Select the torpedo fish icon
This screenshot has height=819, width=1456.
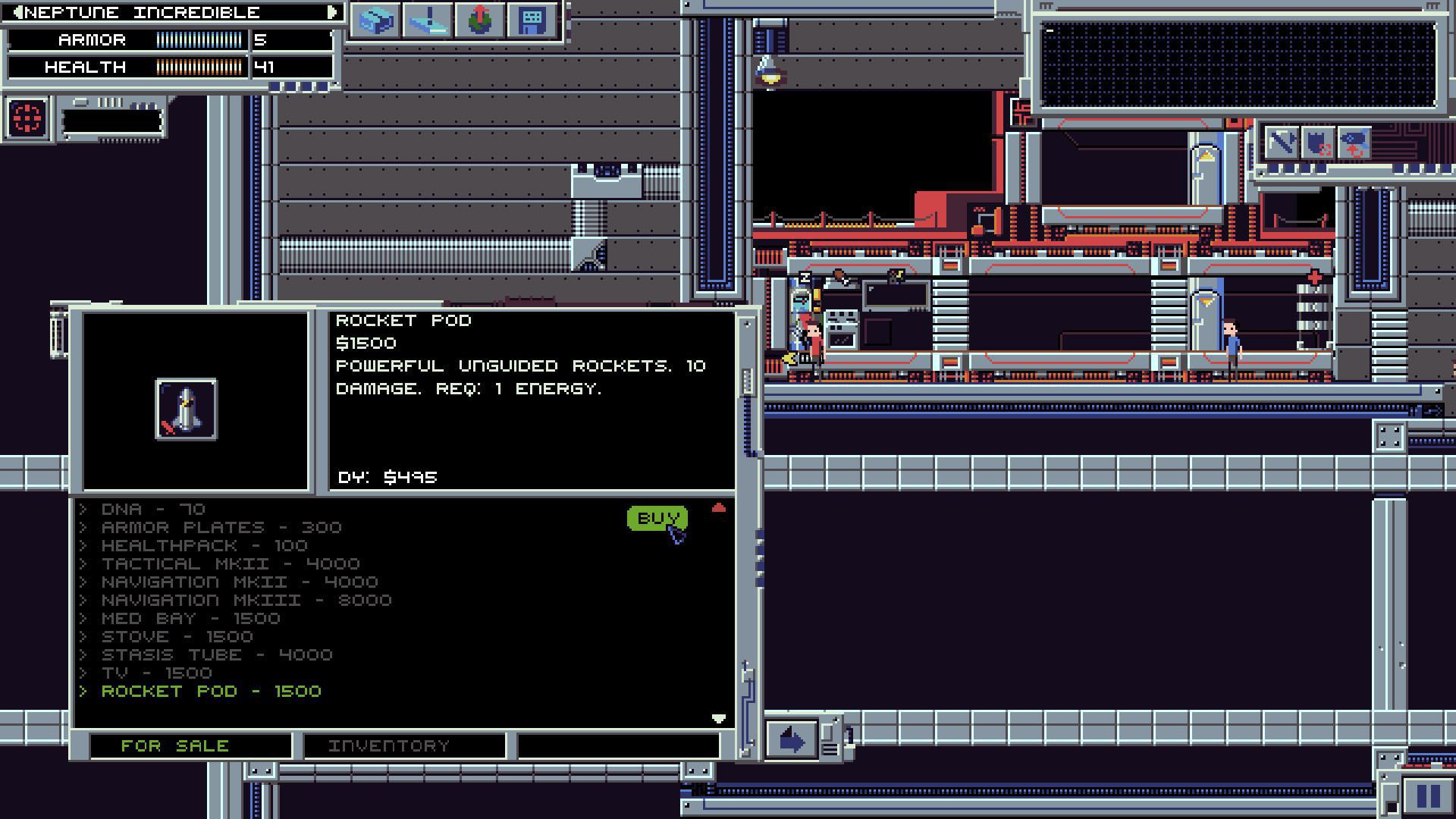[1354, 144]
